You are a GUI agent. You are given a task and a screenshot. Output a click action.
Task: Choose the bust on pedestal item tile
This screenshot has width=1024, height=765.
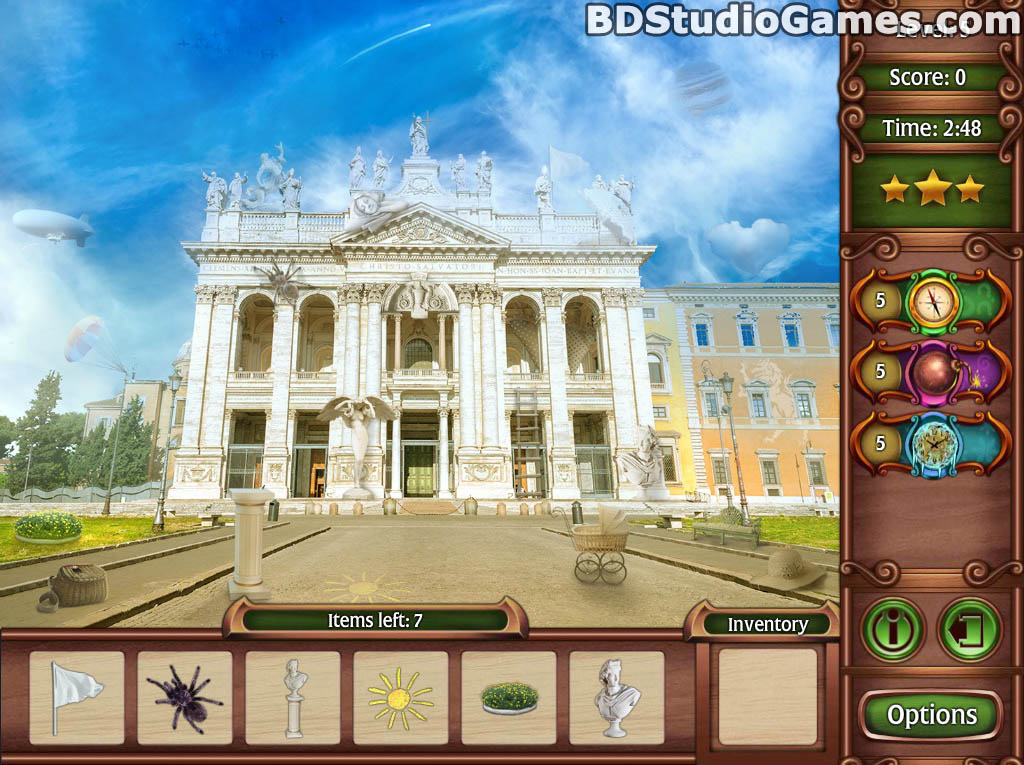pos(293,697)
